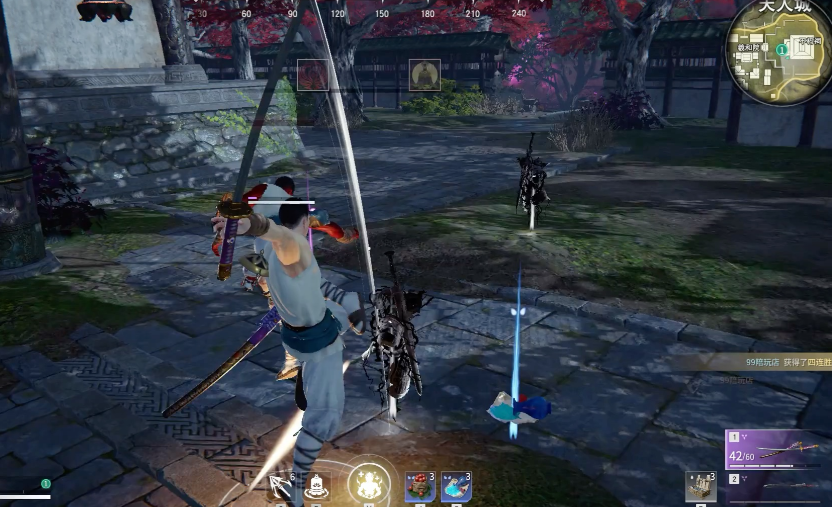Click the seated figure marker icon

click(x=424, y=75)
